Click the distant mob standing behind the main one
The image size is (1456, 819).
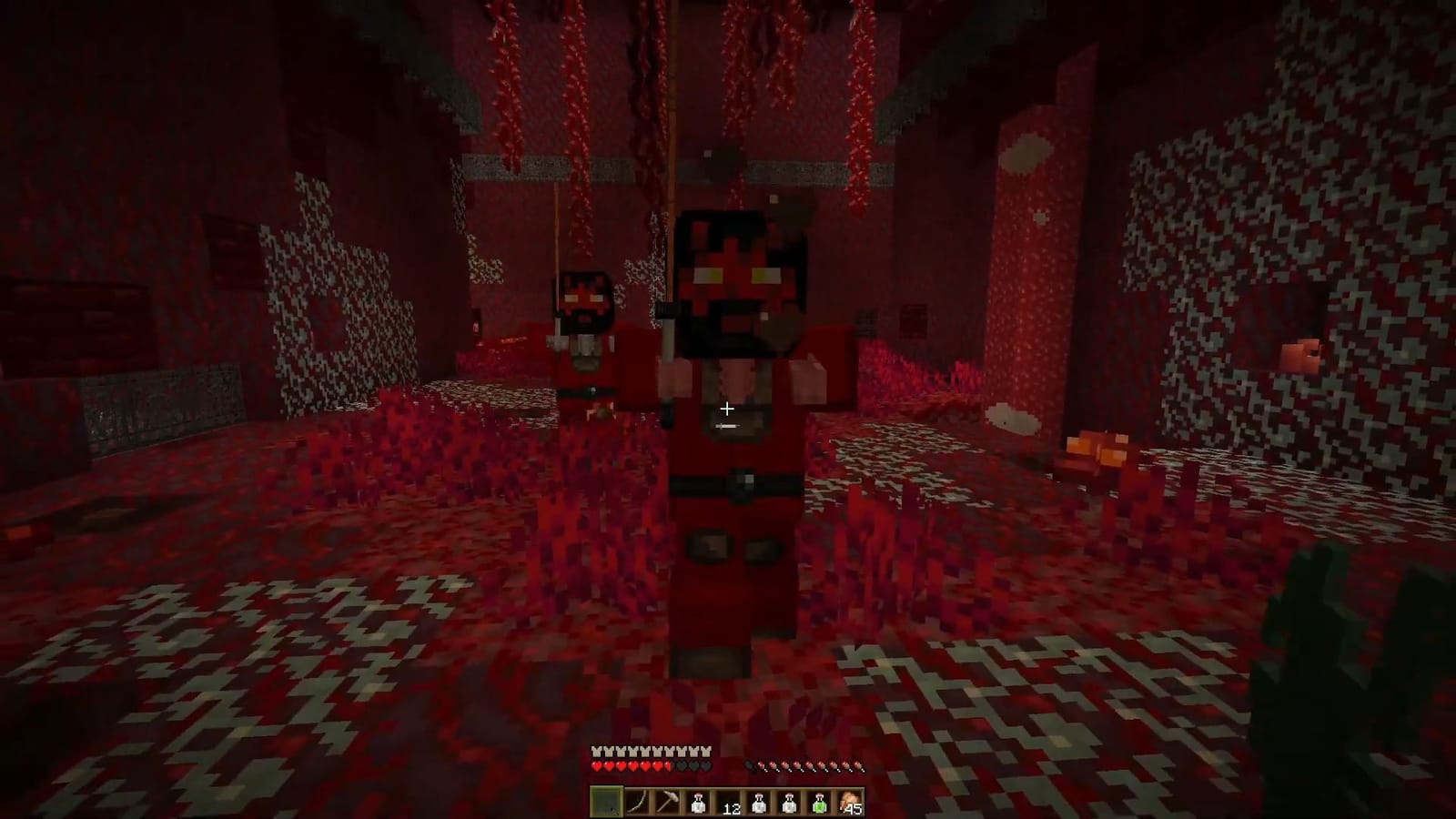pyautogui.click(x=583, y=300)
